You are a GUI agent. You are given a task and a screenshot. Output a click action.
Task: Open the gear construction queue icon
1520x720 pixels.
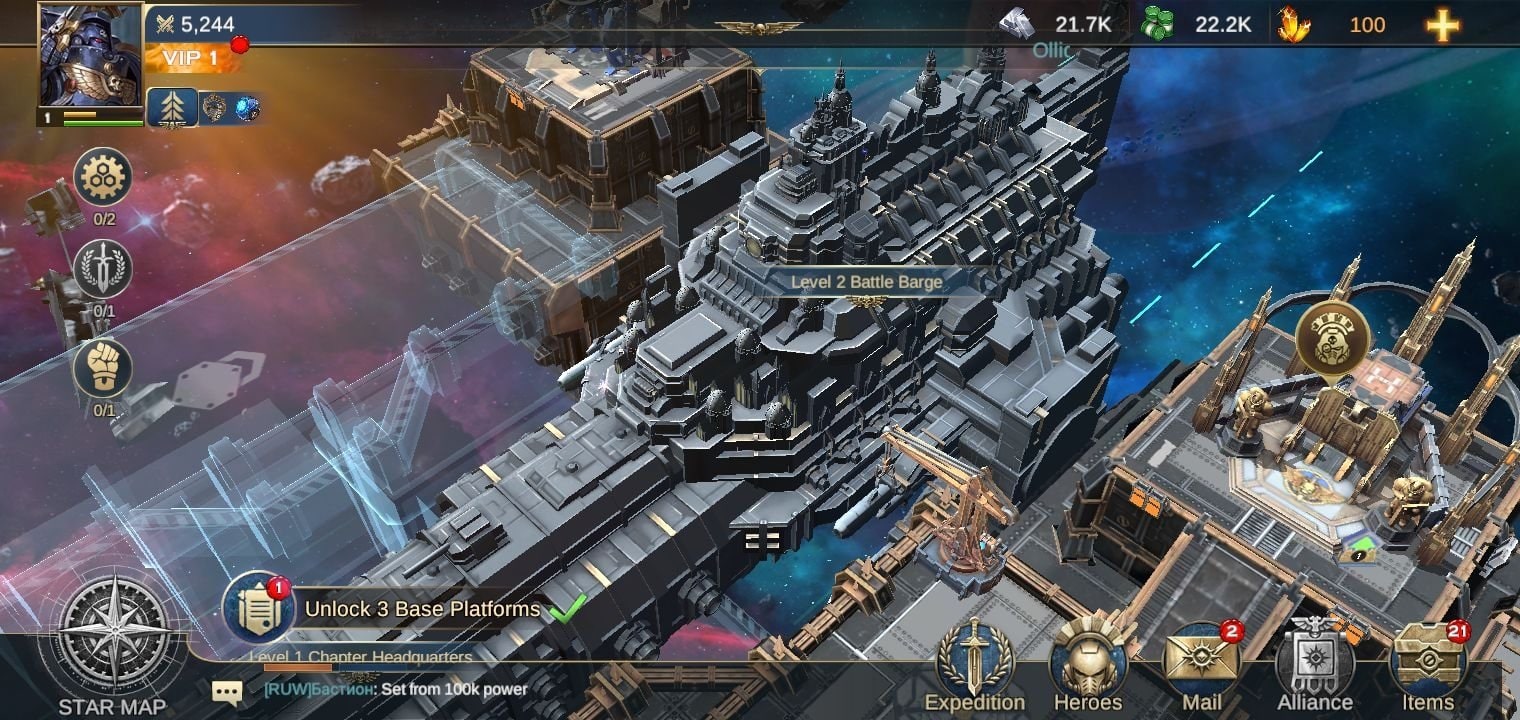point(103,178)
